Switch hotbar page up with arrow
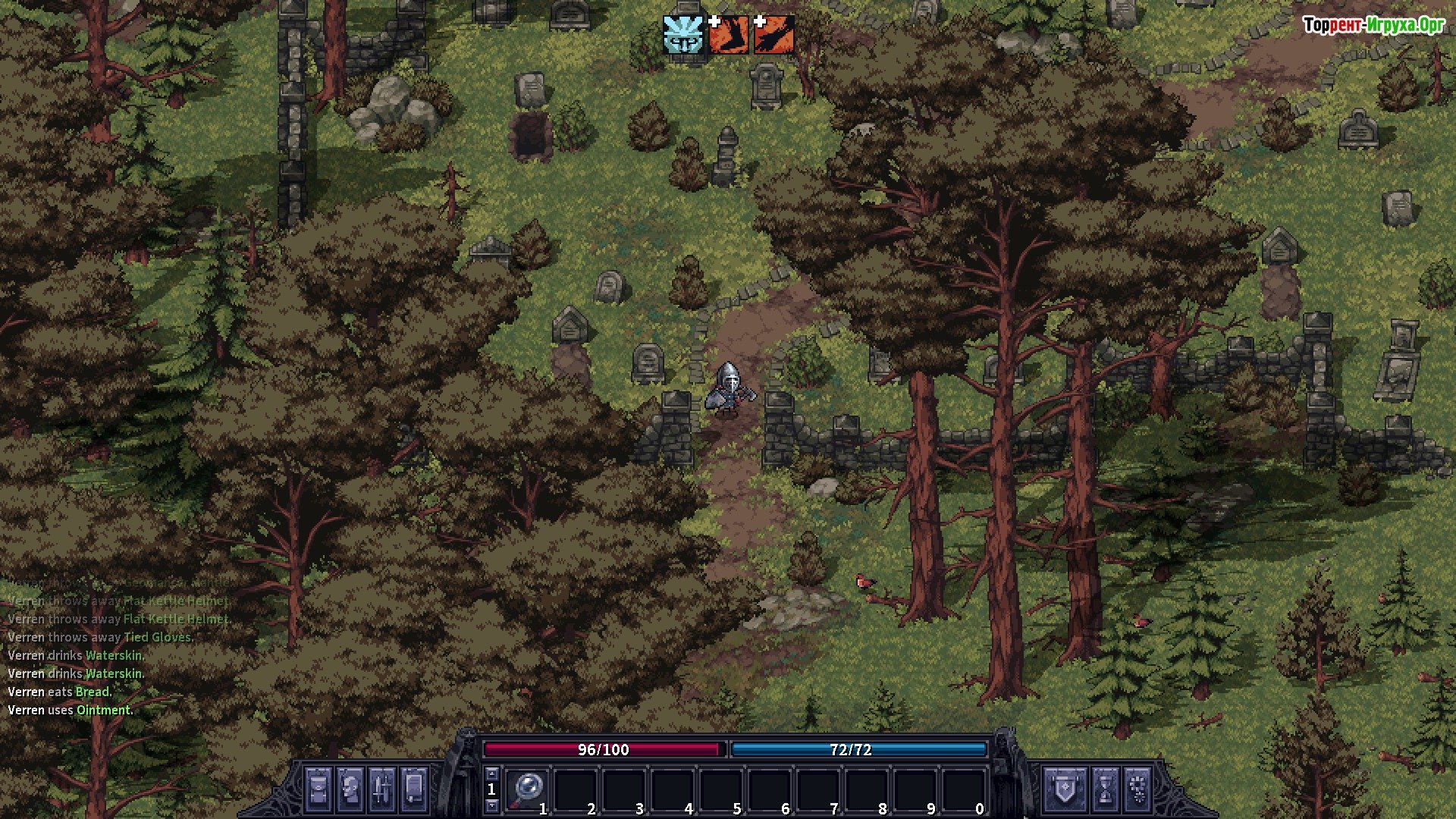 click(491, 773)
